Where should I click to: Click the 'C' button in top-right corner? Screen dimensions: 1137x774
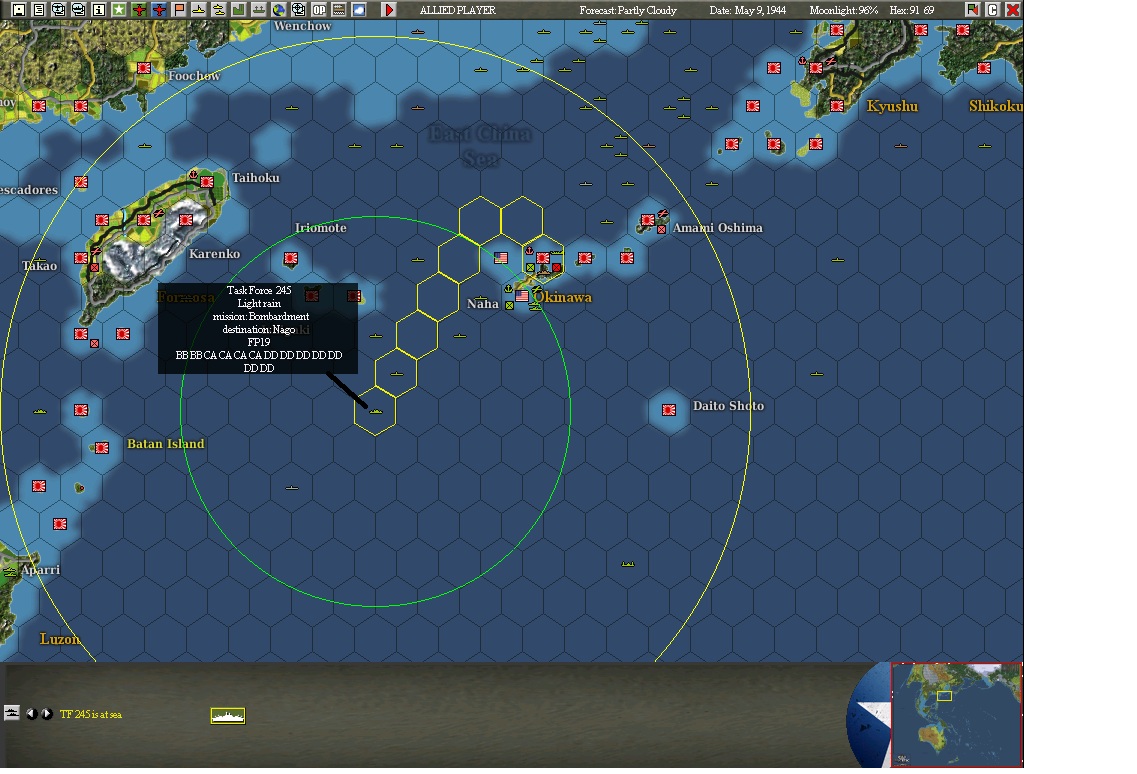(993, 10)
